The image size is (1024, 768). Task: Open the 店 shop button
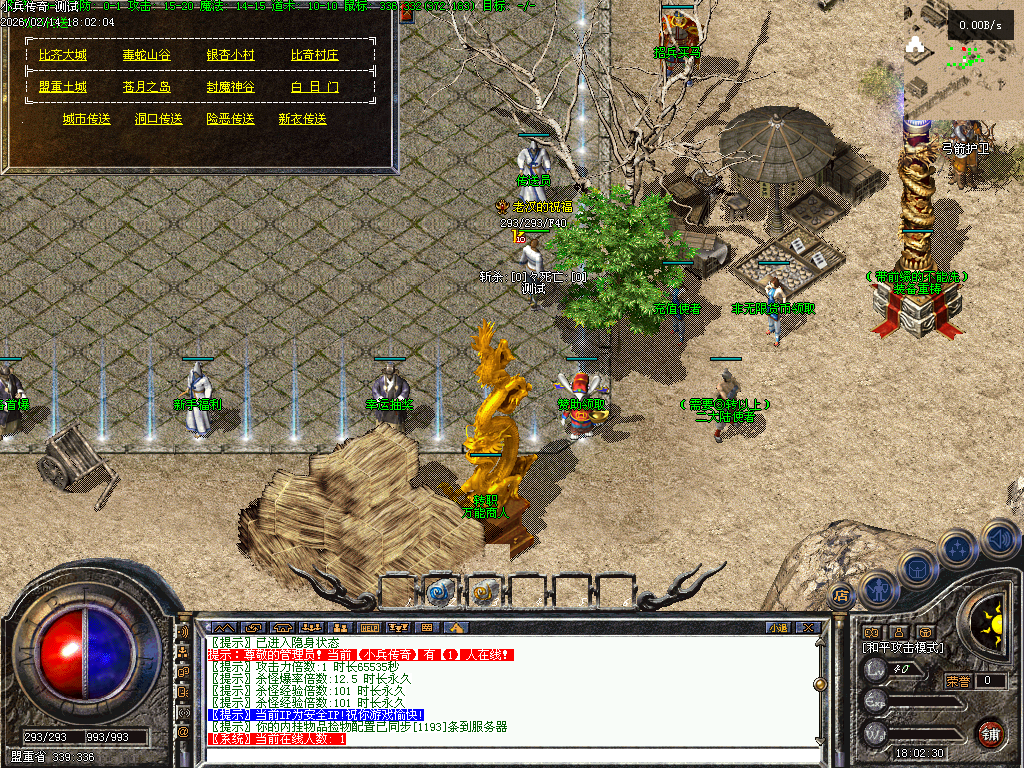click(841, 595)
